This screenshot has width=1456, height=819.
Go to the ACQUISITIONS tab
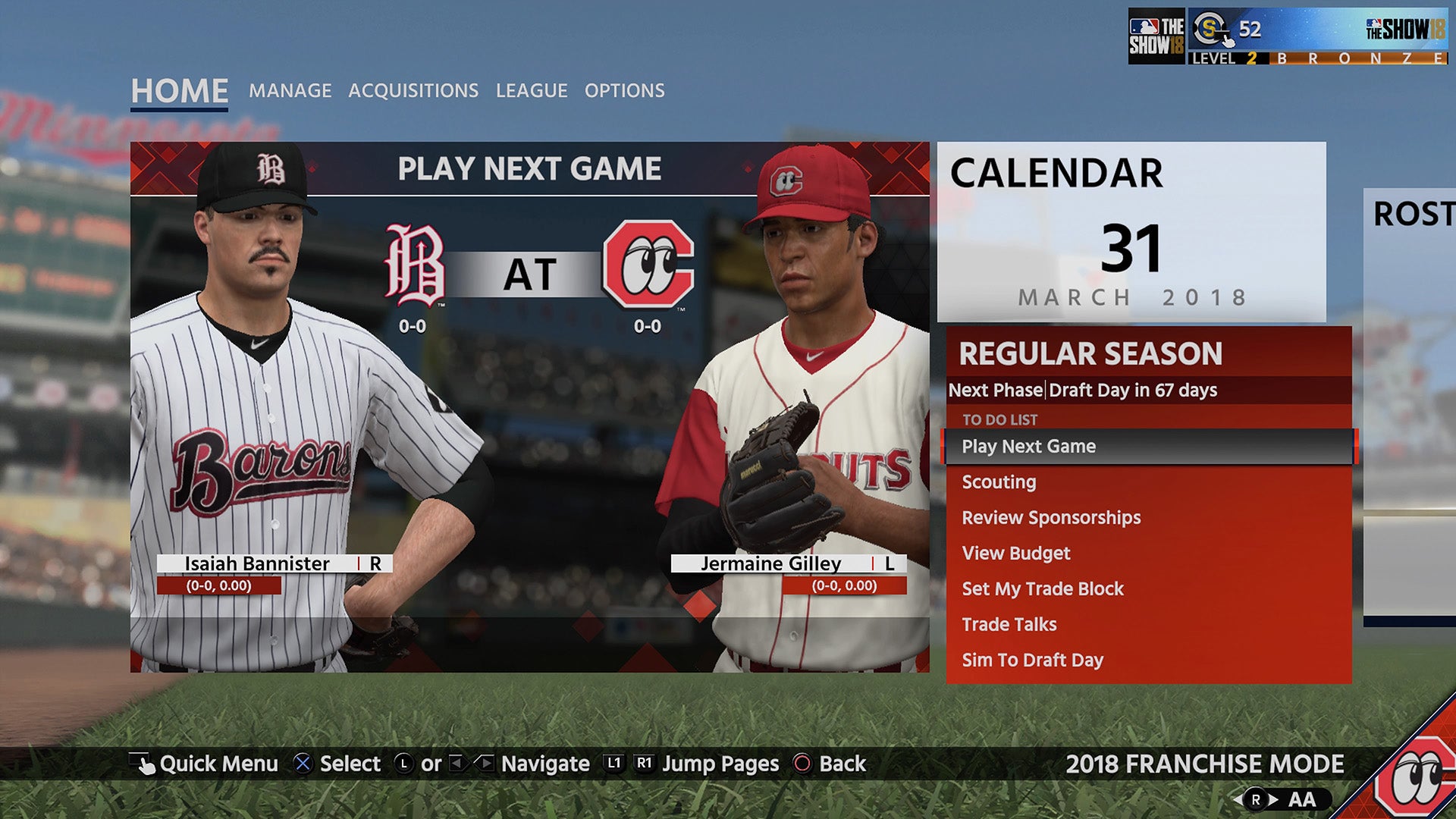click(413, 91)
